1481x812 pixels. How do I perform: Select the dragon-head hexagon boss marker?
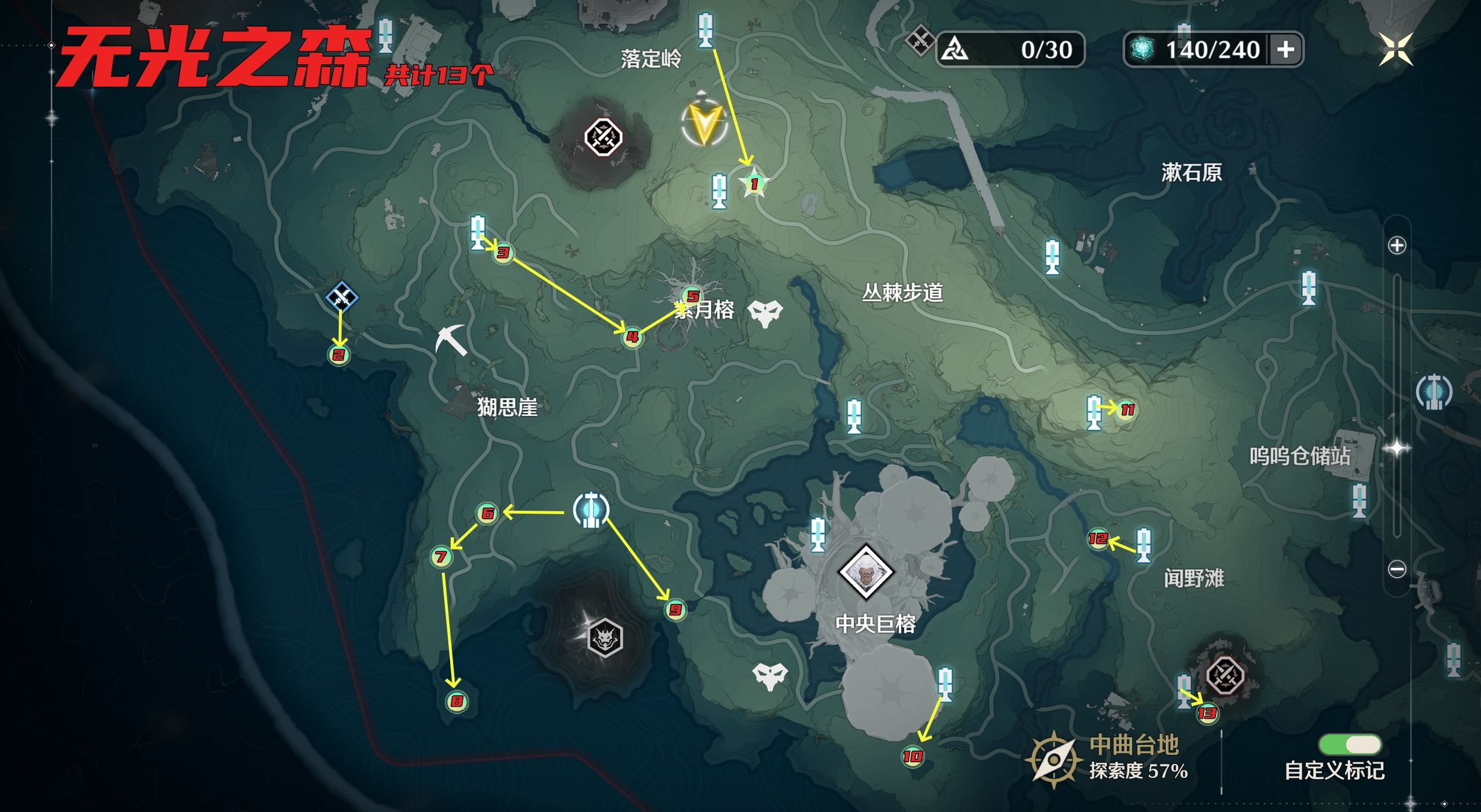pyautogui.click(x=605, y=638)
